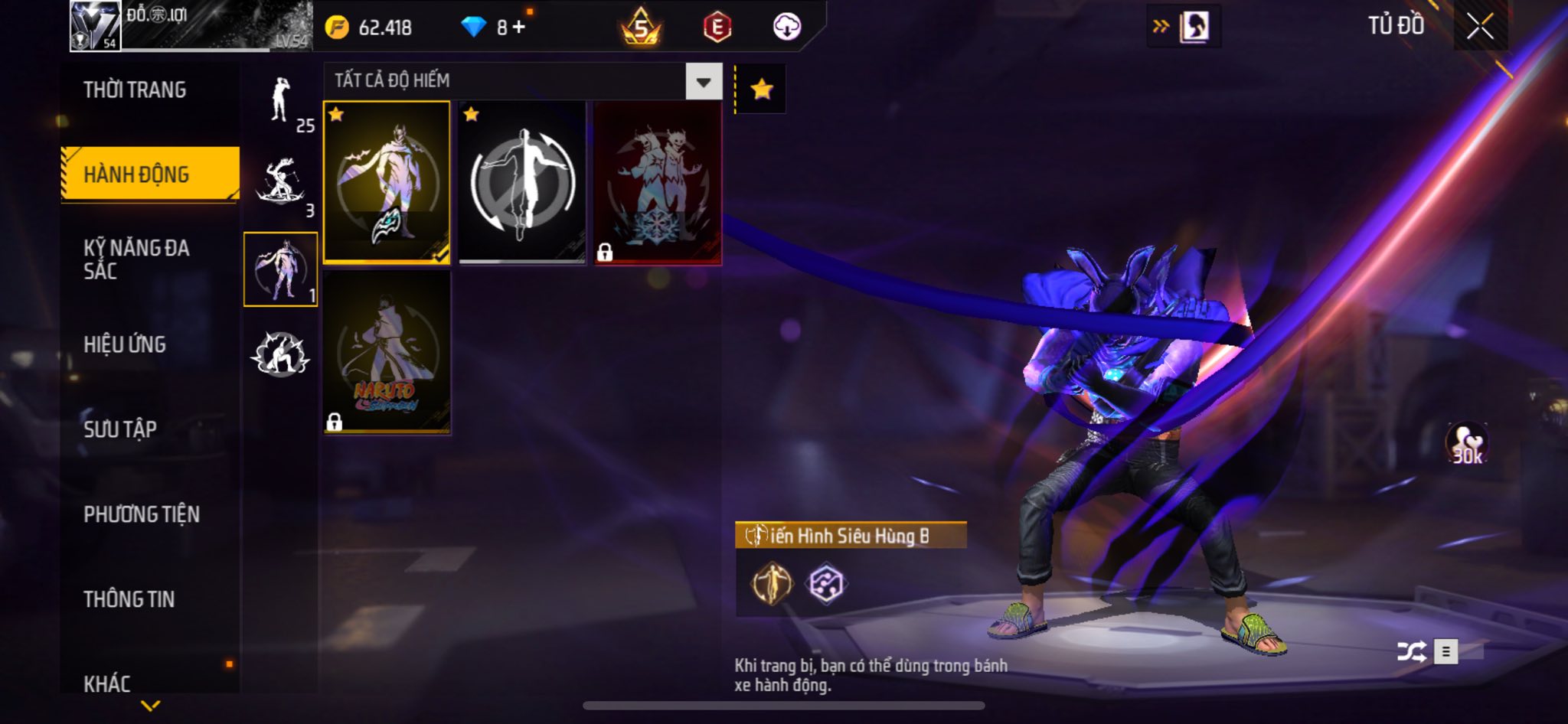The image size is (1568, 724).
Task: Close the Tủ Đồ wardrobe screen
Action: tap(1480, 27)
